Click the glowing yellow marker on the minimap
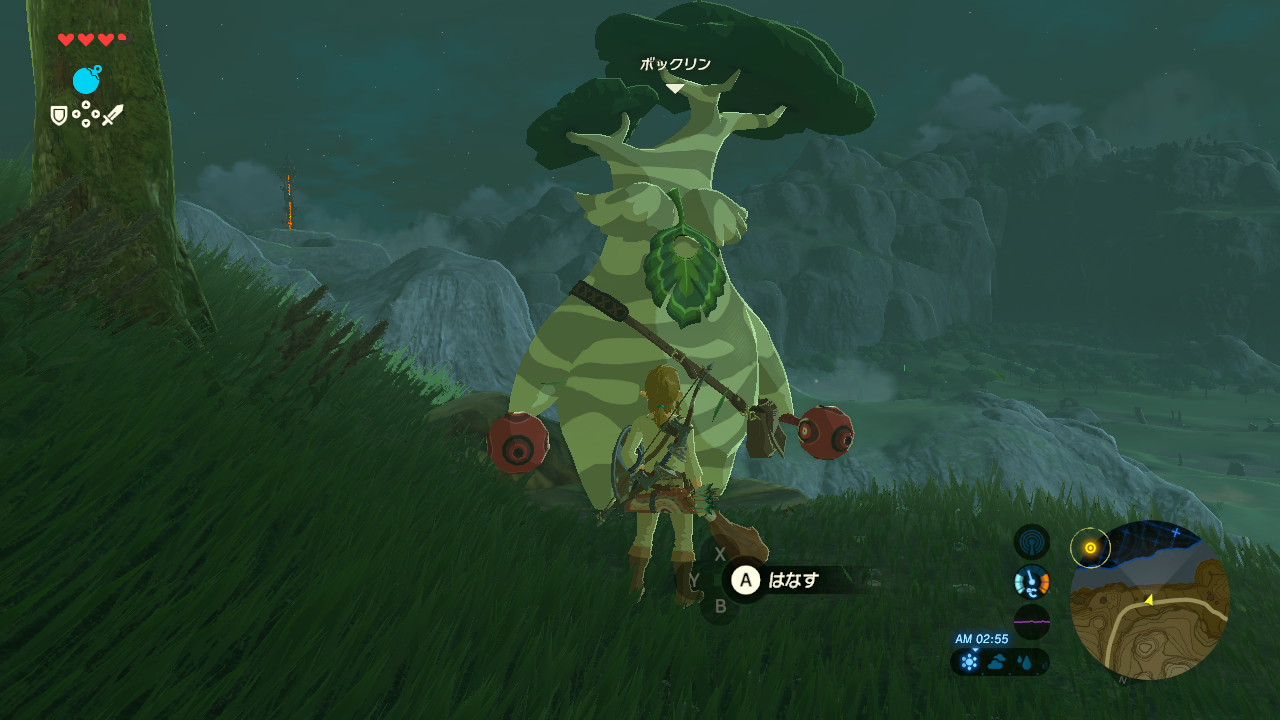The image size is (1280, 720). tap(1090, 548)
